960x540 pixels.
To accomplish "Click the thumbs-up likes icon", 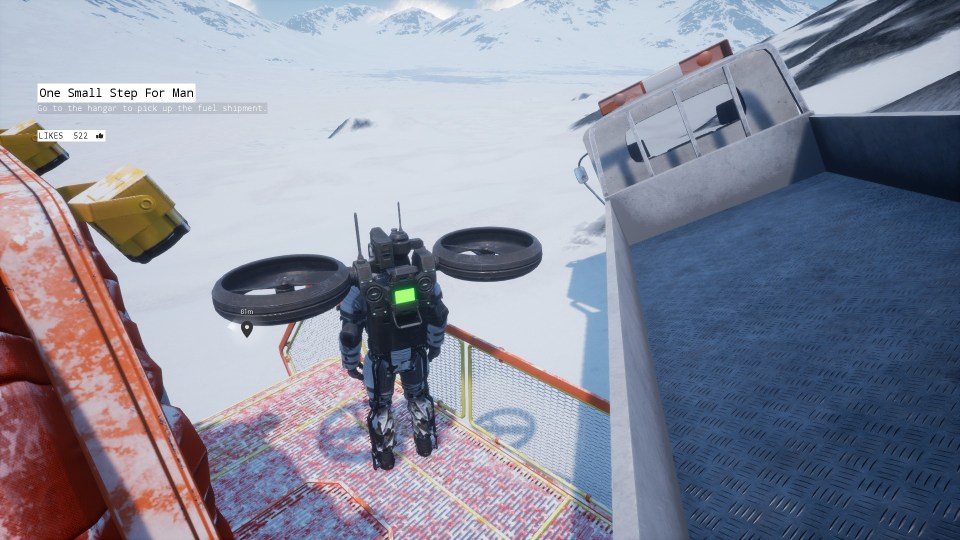I will [x=100, y=135].
